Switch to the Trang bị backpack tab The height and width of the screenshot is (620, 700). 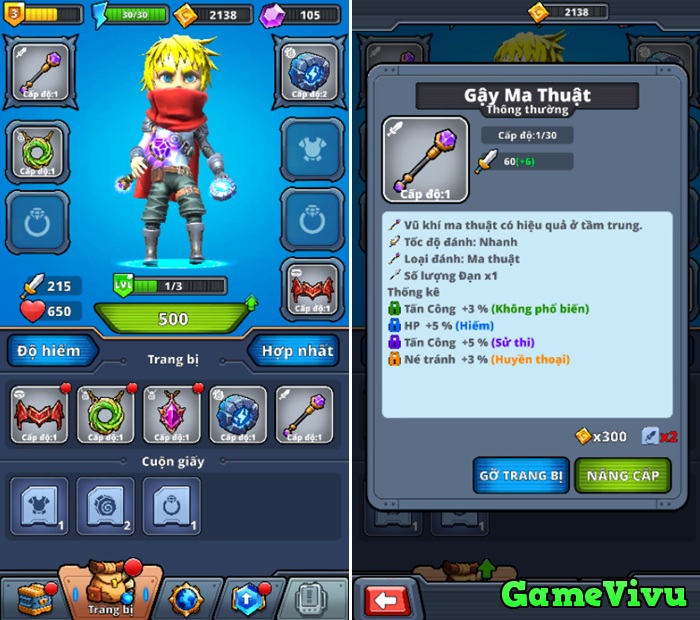[x=109, y=590]
